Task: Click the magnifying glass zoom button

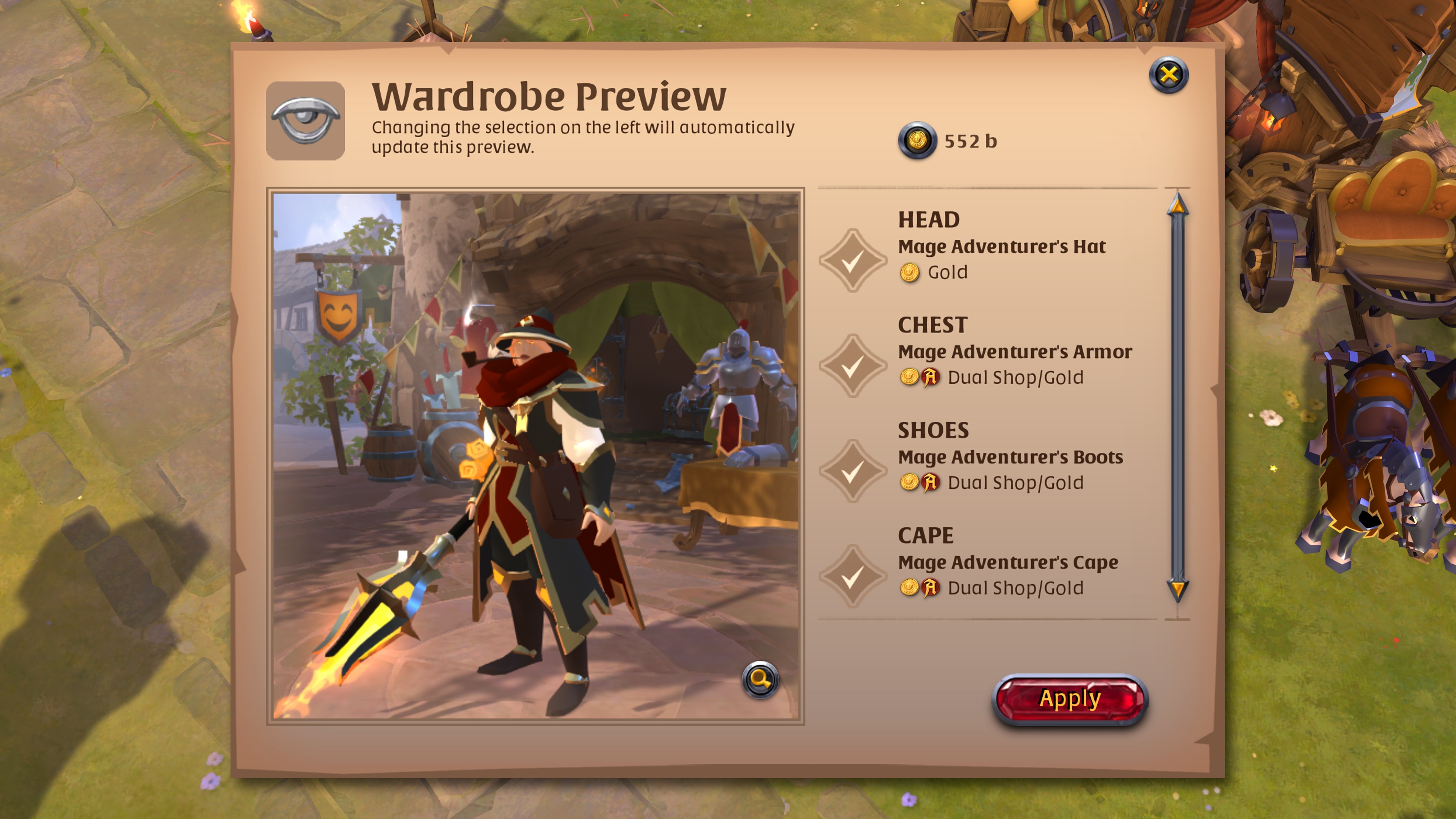Action: pyautogui.click(x=760, y=679)
